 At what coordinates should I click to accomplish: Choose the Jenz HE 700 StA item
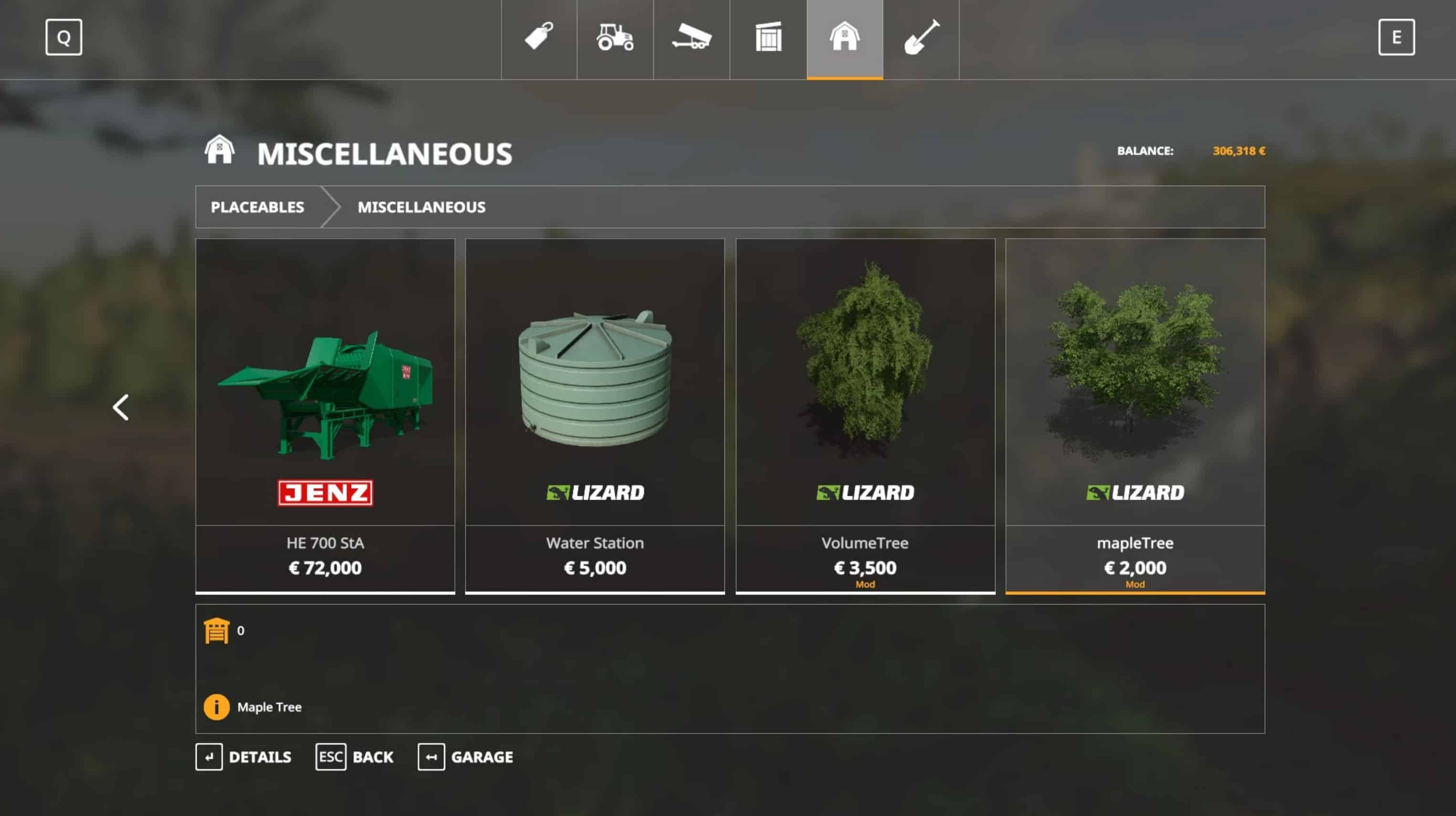[x=325, y=415]
